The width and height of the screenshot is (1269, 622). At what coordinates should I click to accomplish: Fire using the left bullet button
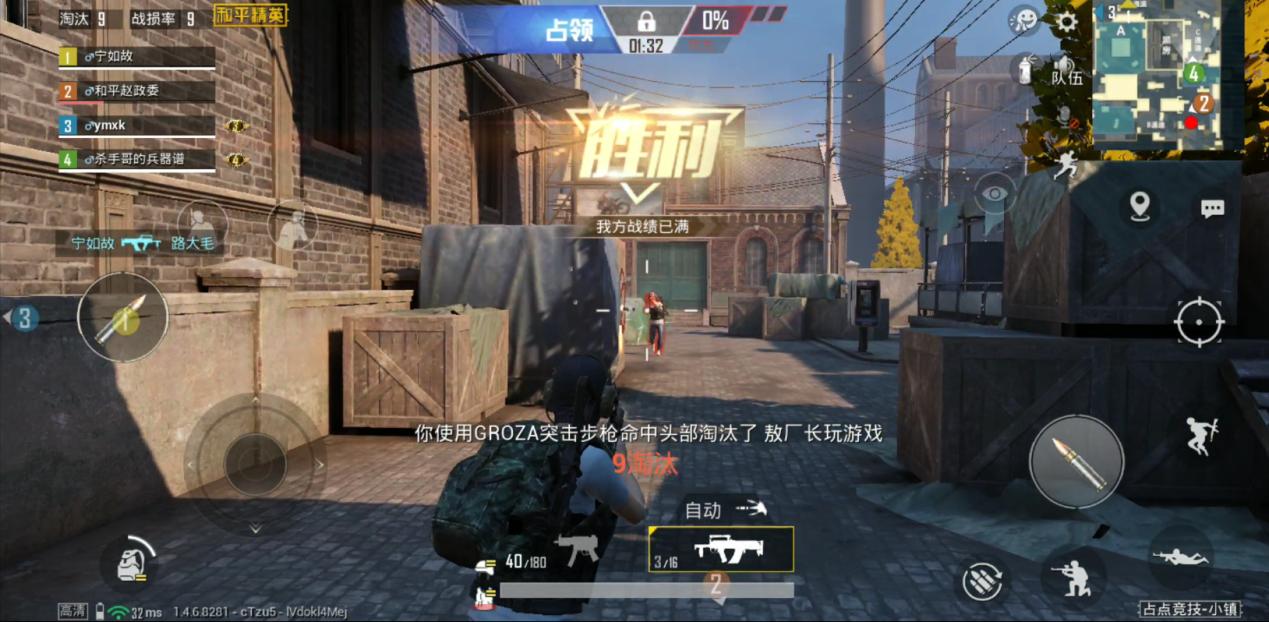(x=123, y=317)
